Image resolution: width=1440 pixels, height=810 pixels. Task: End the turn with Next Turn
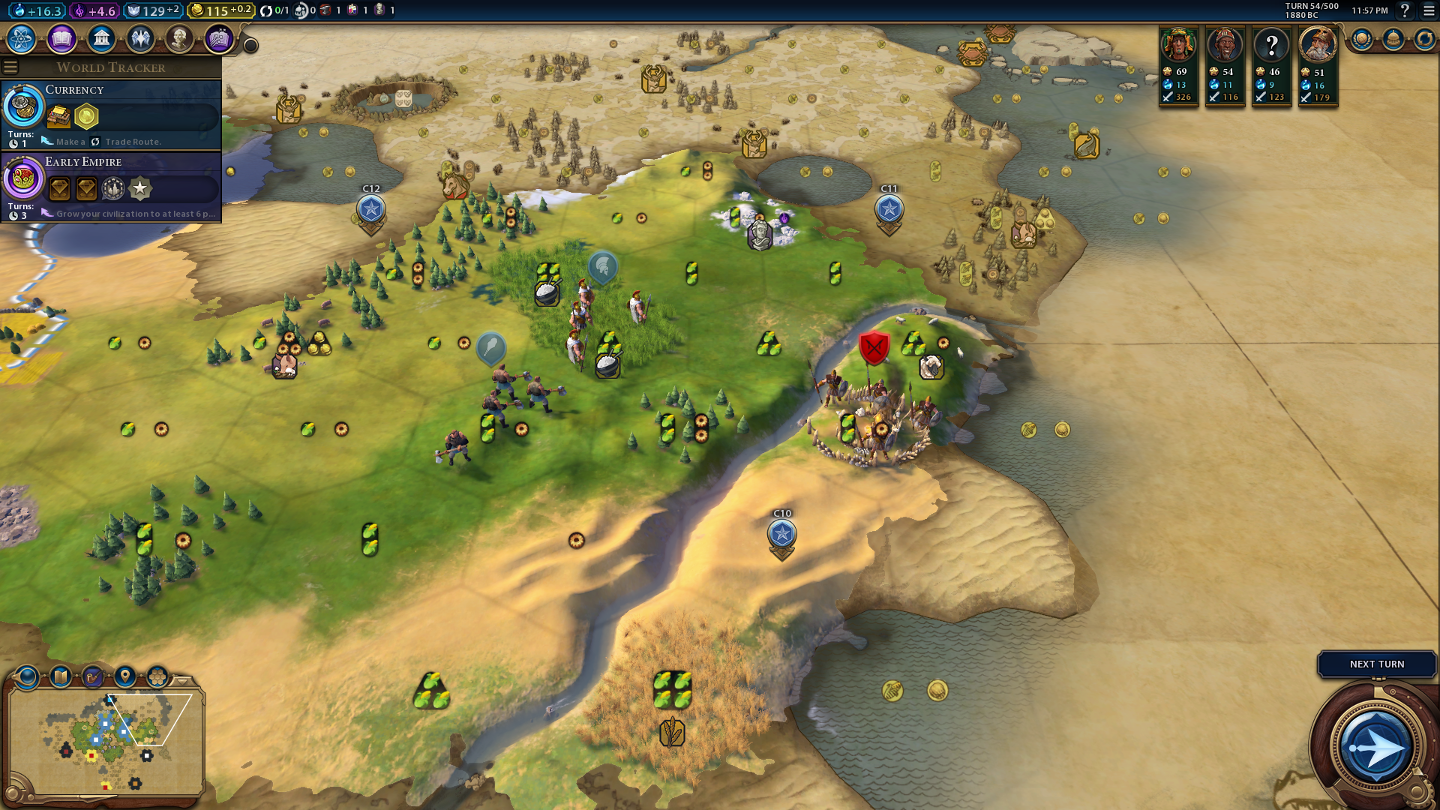tap(1377, 746)
